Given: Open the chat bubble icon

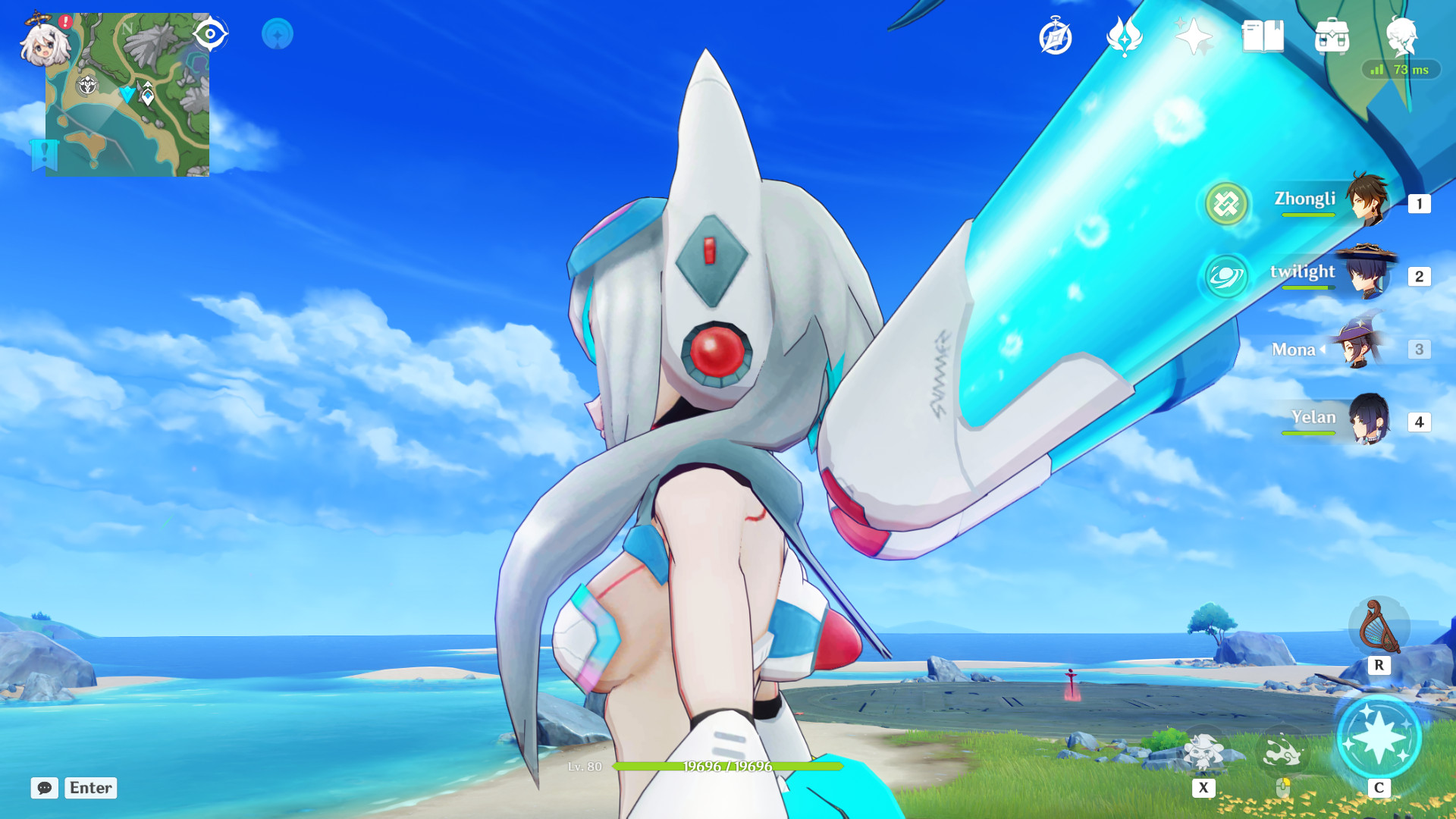Looking at the screenshot, I should click(45, 788).
